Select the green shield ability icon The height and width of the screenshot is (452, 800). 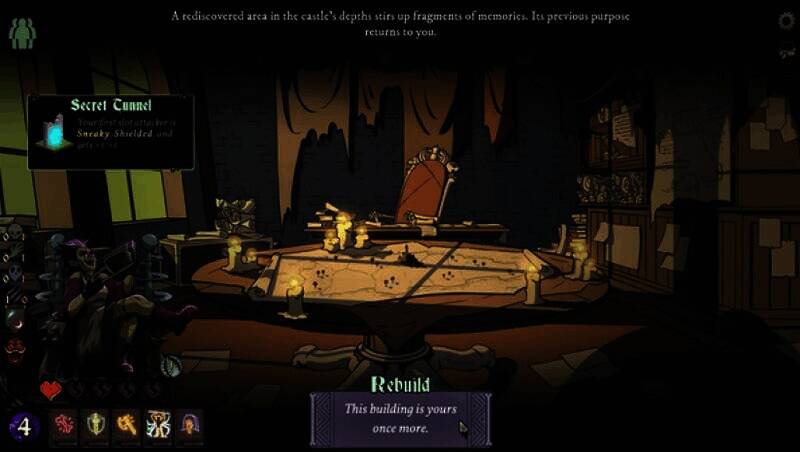(95, 426)
